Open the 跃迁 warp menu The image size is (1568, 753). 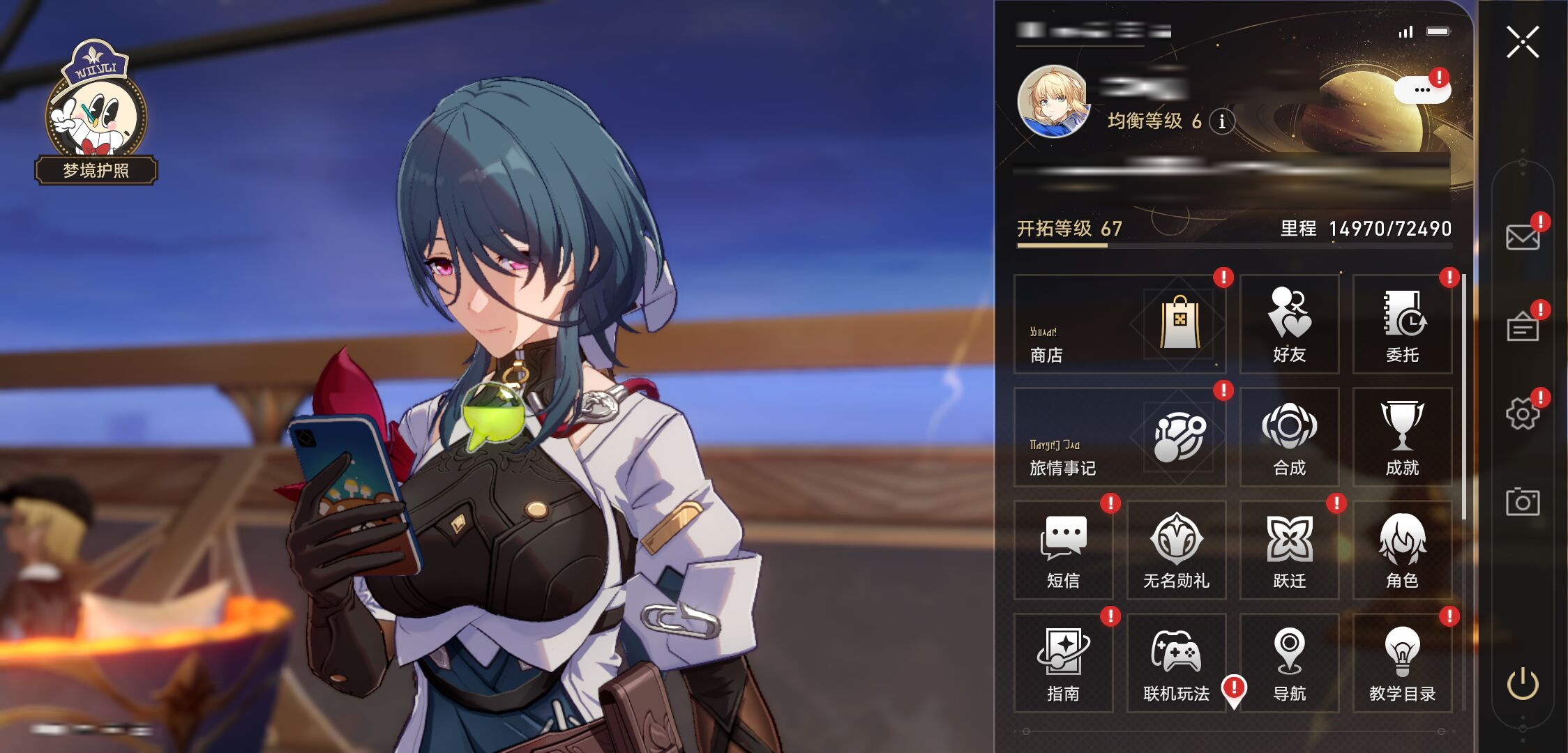[1289, 550]
